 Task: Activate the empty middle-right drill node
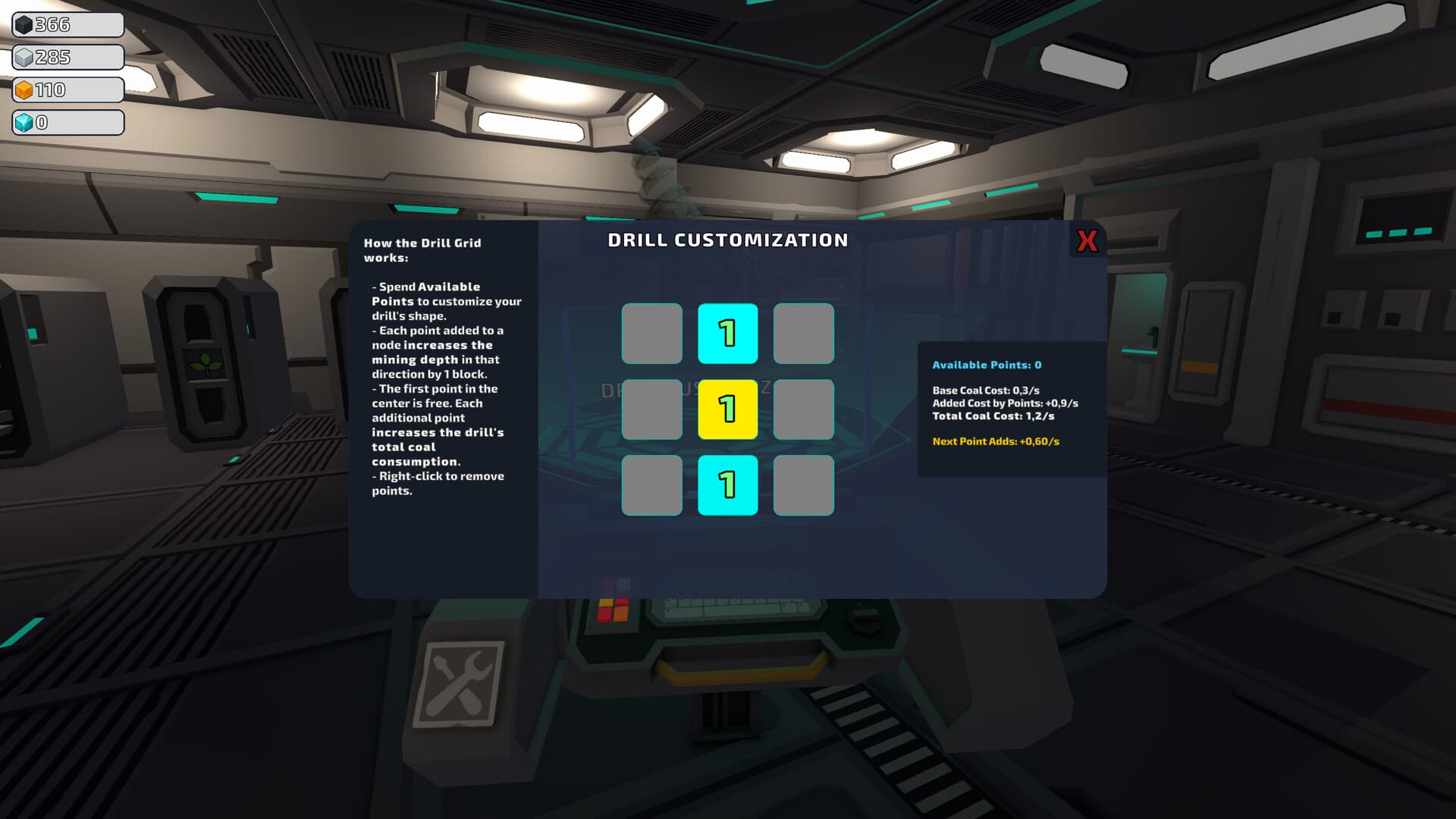[x=803, y=409]
